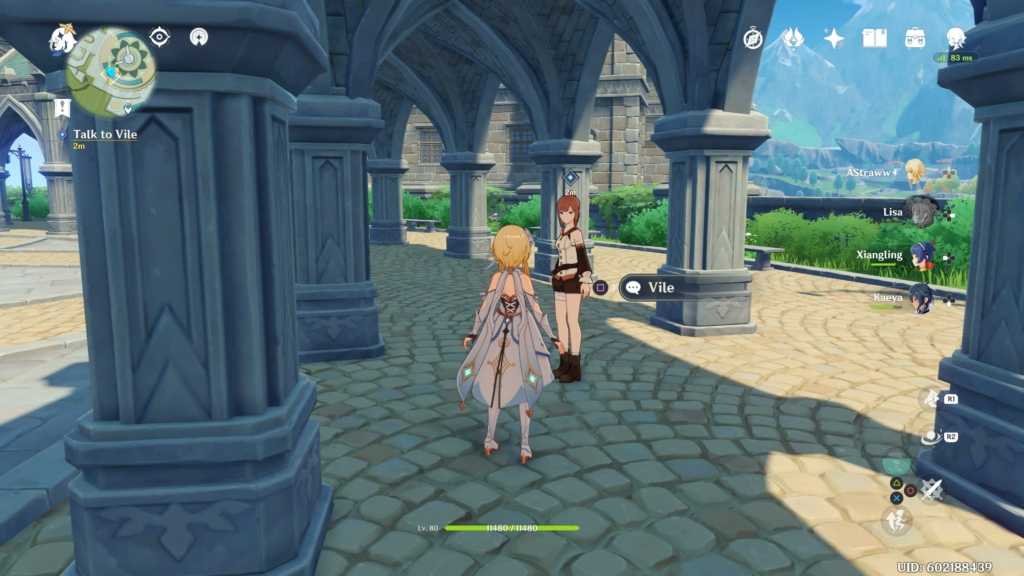Select the Talk to Vile quest tracker
1024x576 pixels.
pos(104,135)
